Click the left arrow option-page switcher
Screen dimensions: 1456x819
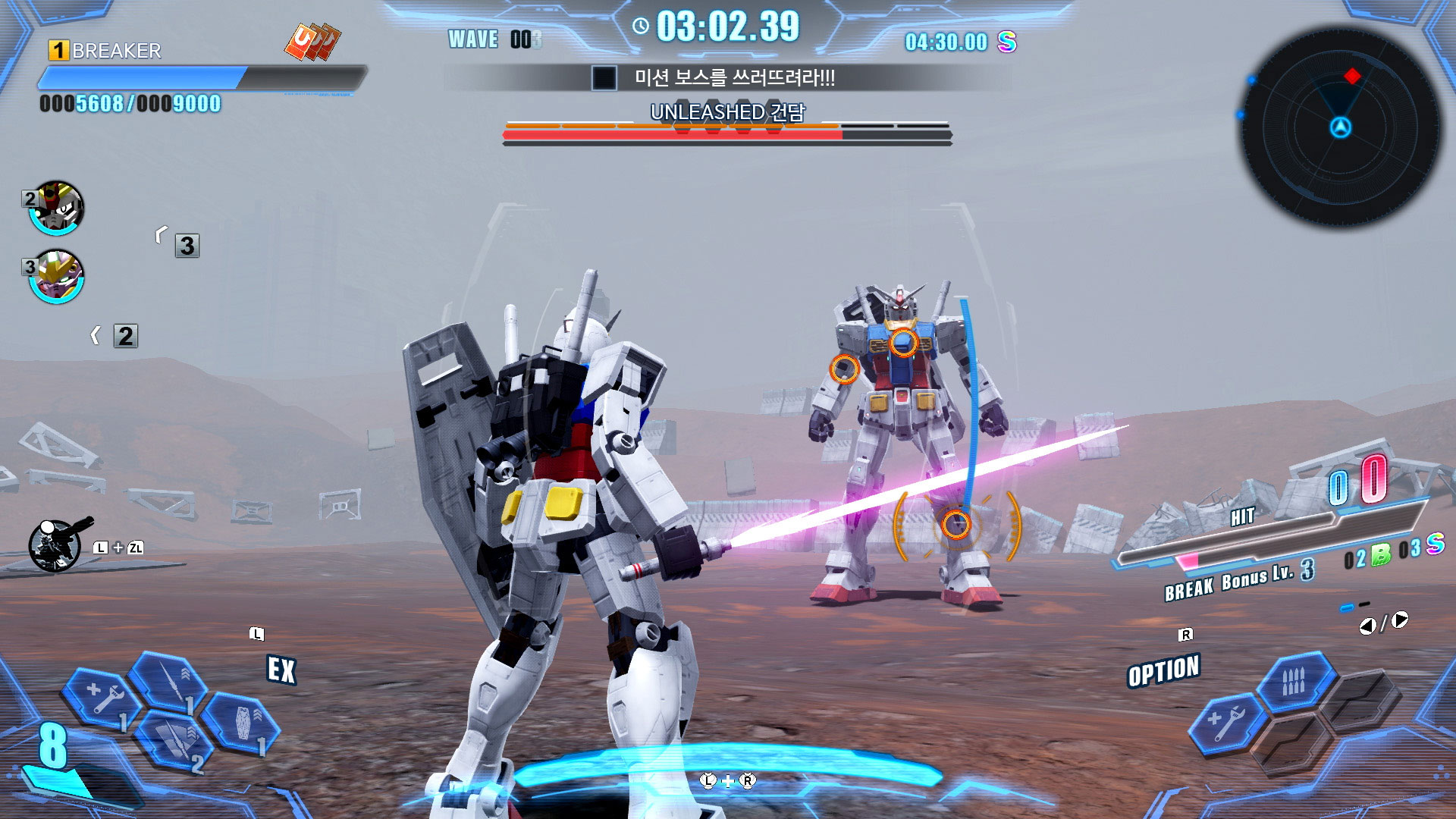pyautogui.click(x=1367, y=626)
